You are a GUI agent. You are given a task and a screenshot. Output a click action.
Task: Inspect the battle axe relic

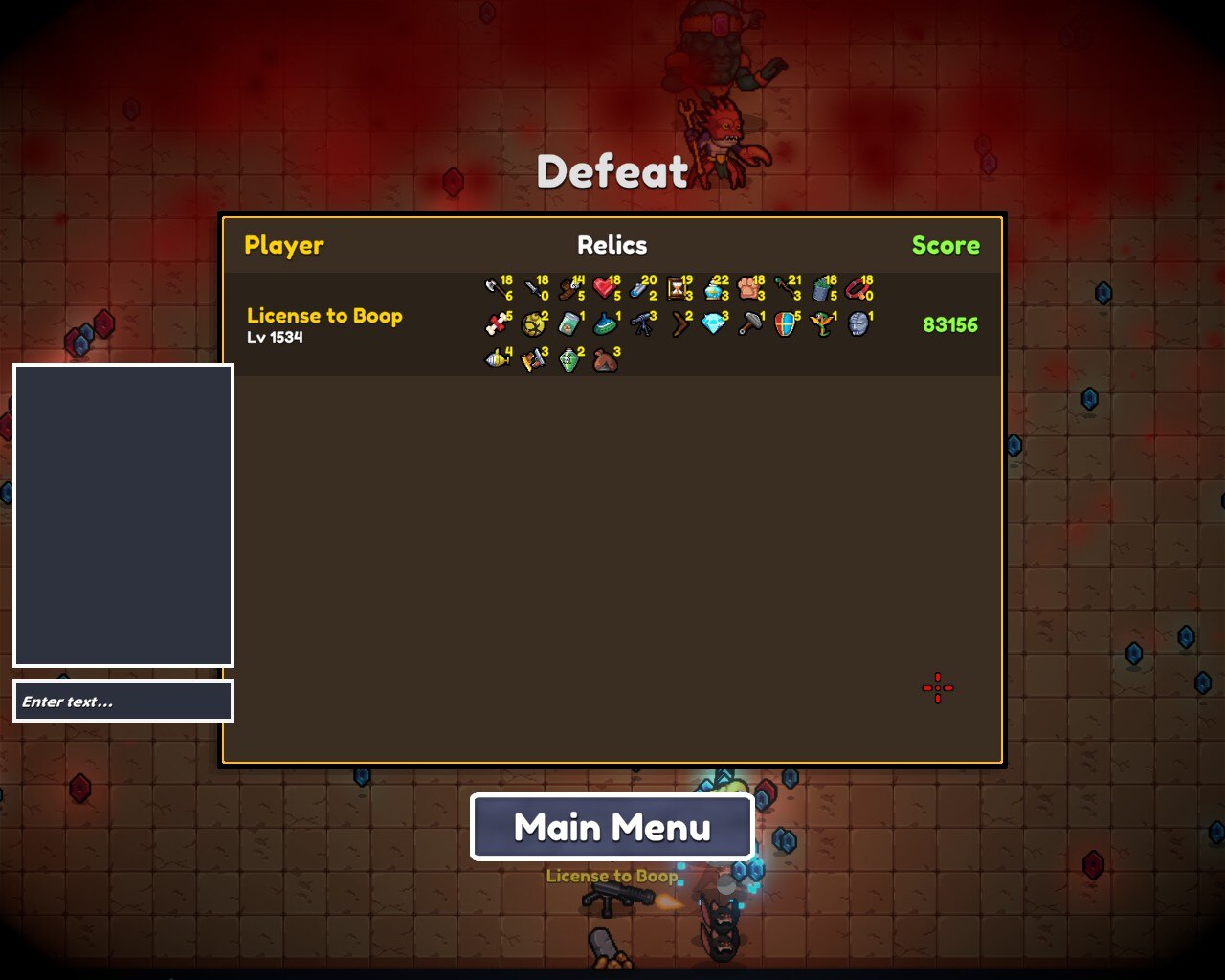click(x=496, y=287)
